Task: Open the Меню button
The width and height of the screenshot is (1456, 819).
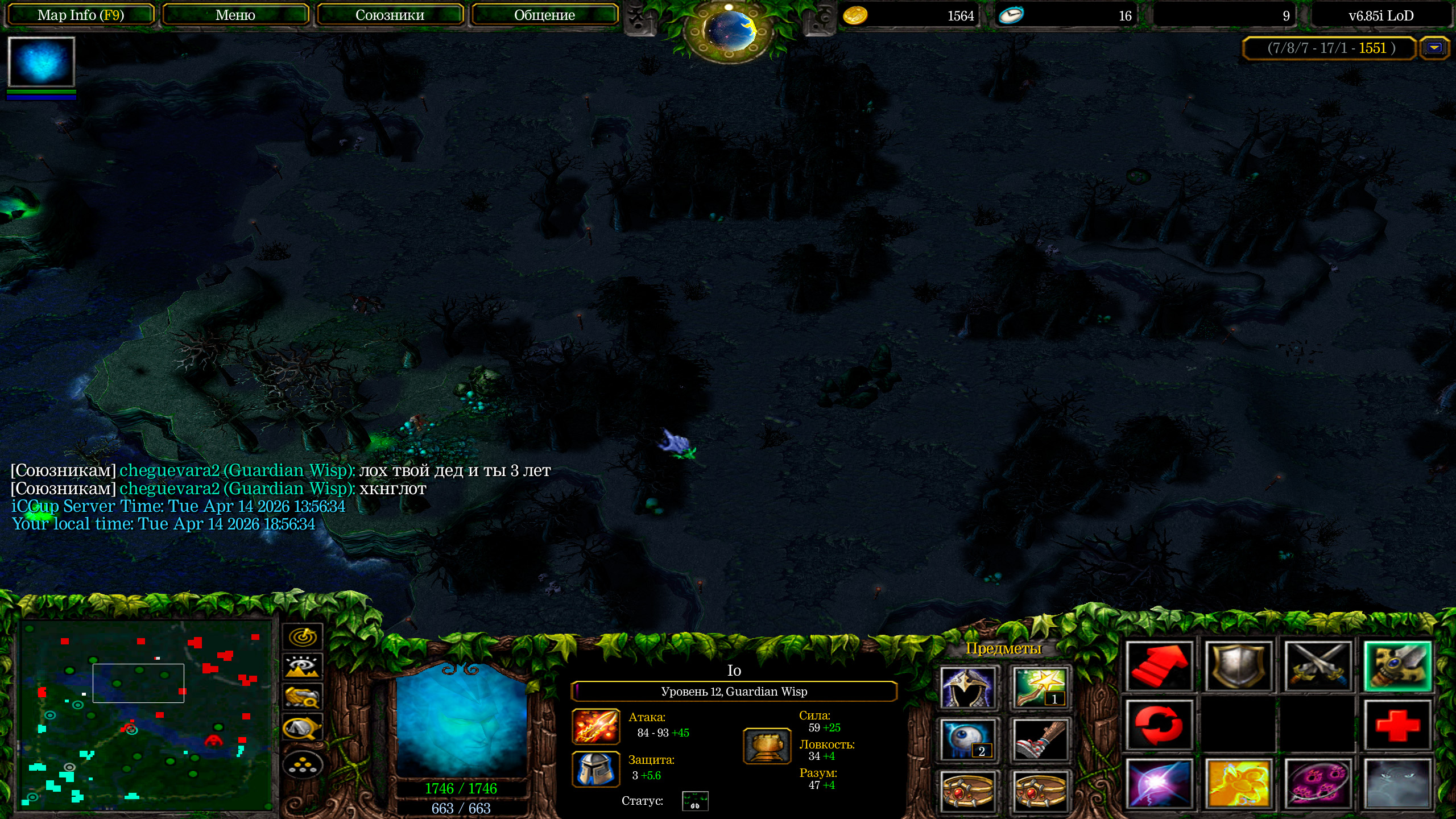Action: coord(235,15)
